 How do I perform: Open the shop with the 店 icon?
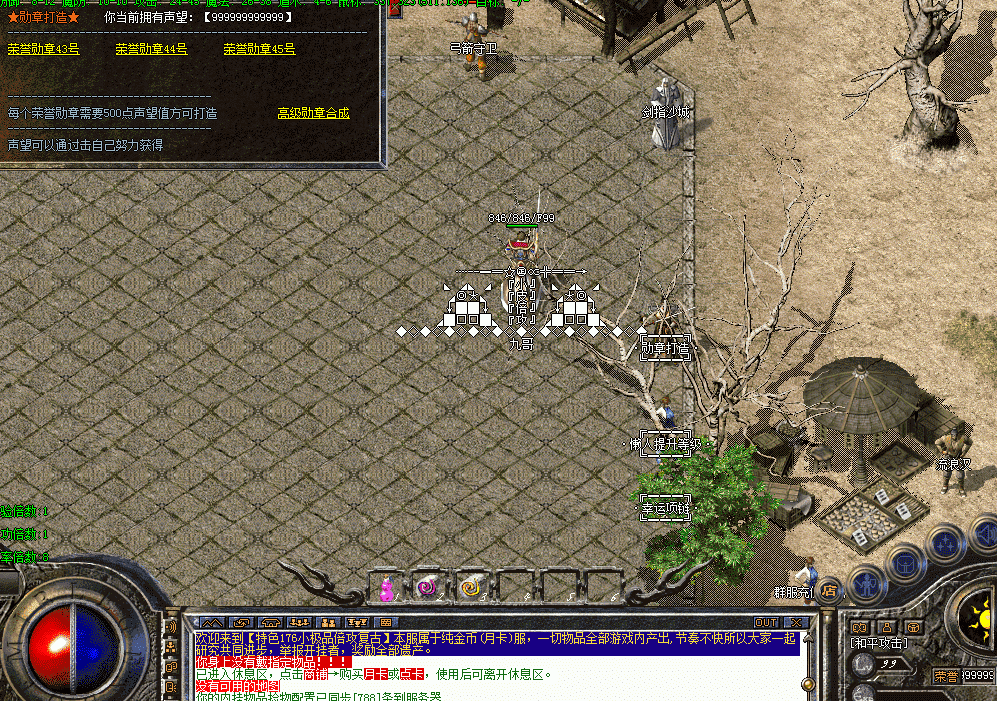(829, 590)
